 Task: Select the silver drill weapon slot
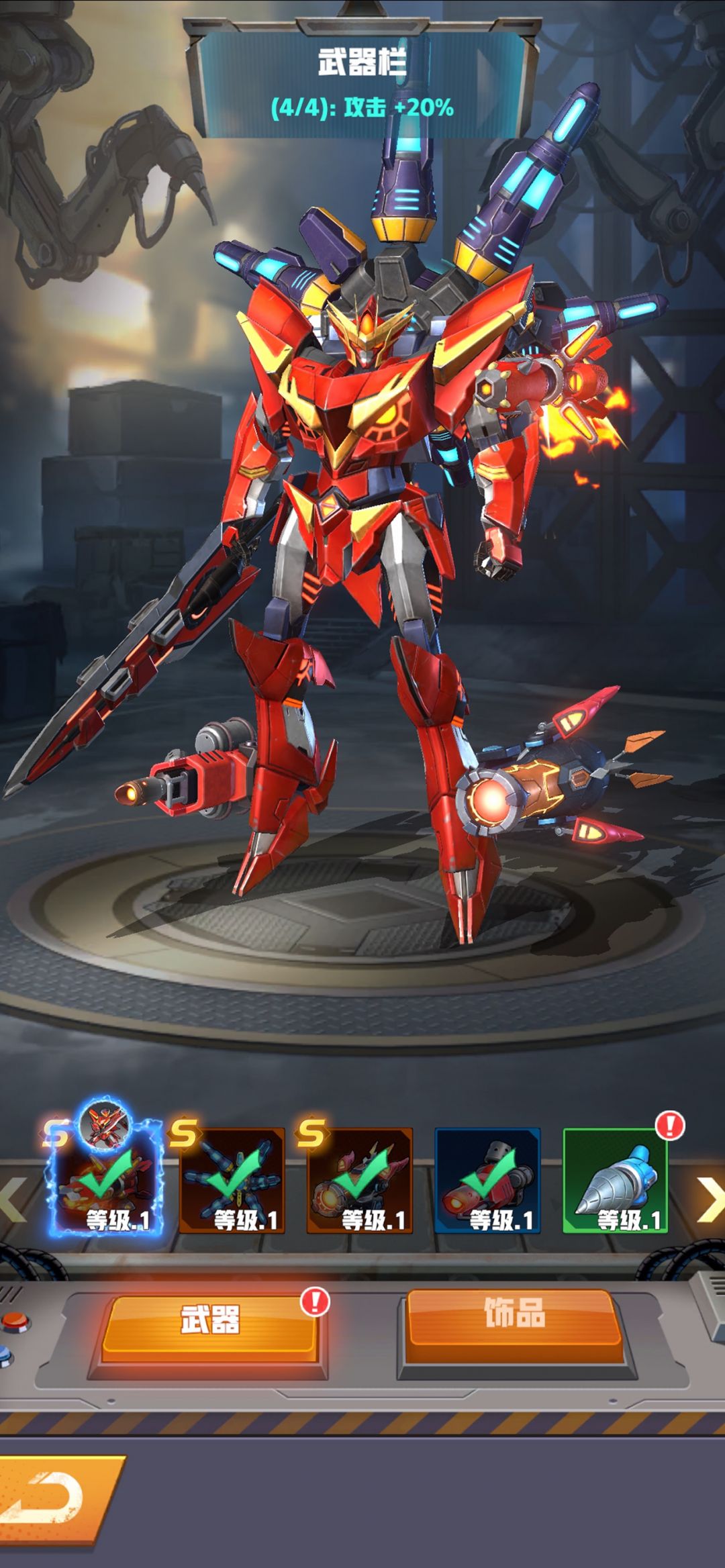(615, 1180)
